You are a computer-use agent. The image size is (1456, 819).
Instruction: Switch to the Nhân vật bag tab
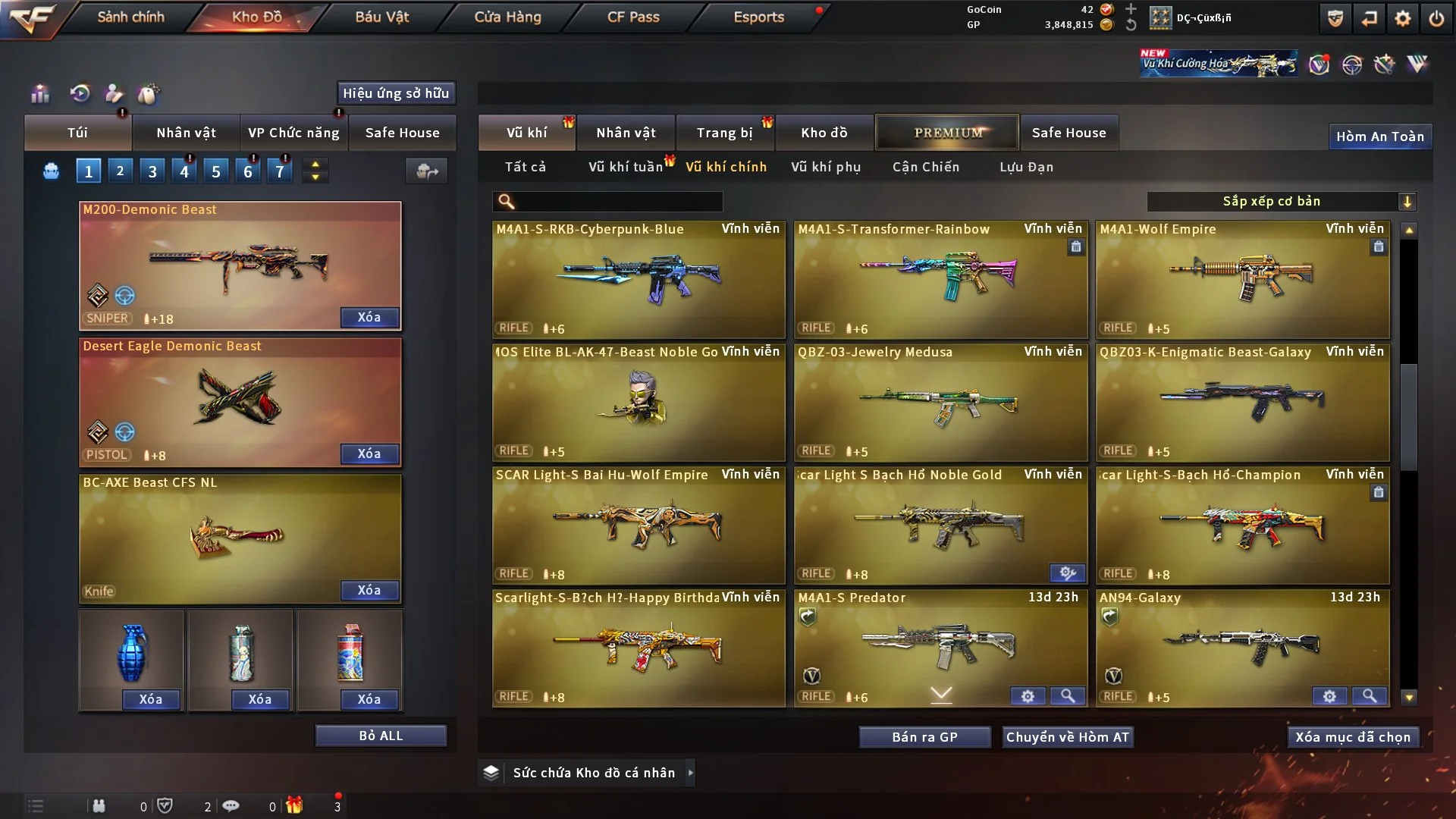pyautogui.click(x=186, y=133)
